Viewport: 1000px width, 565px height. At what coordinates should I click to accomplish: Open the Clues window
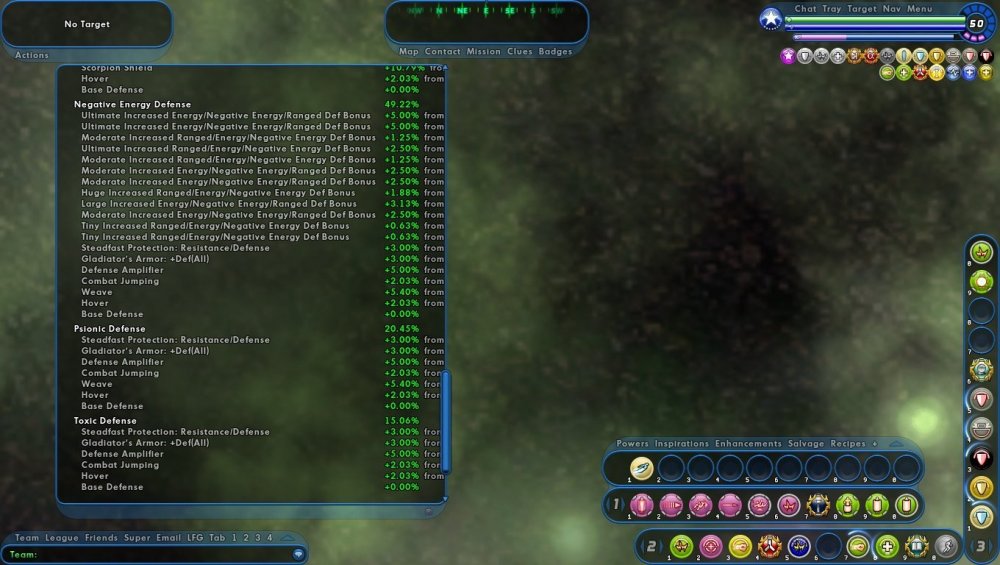coord(520,51)
